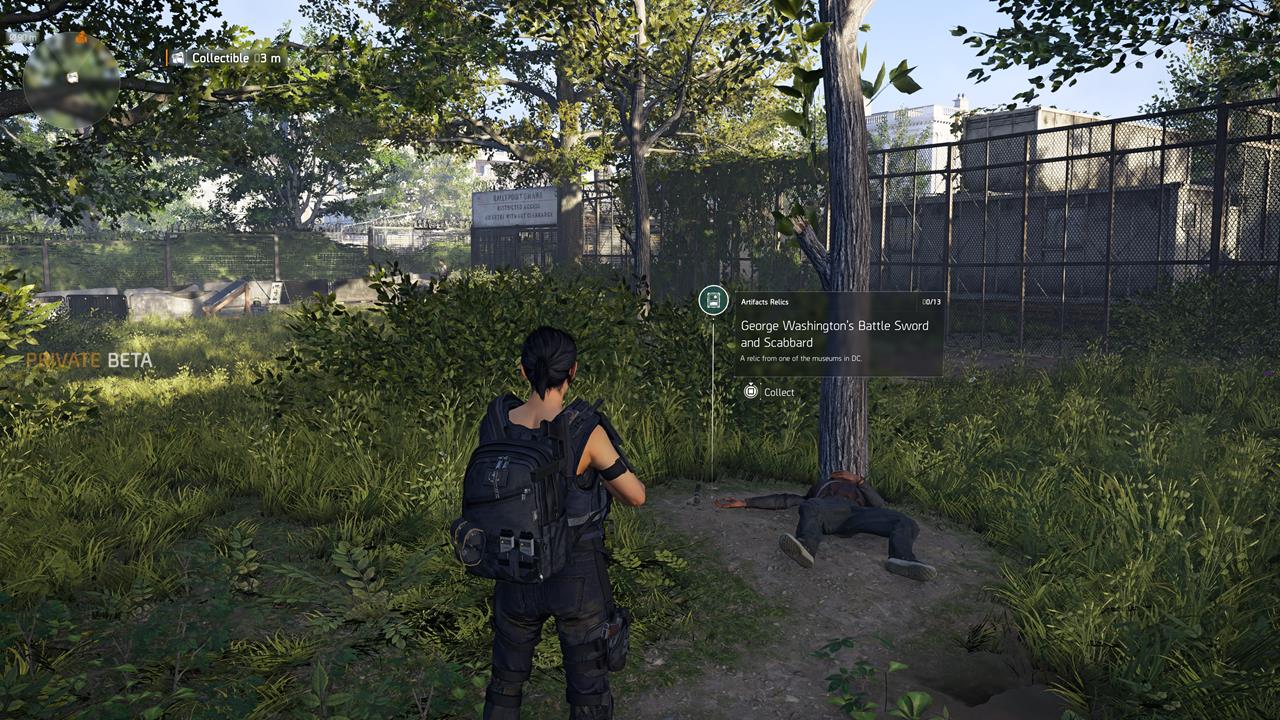Expand the 0/13 relics counter

click(x=930, y=301)
